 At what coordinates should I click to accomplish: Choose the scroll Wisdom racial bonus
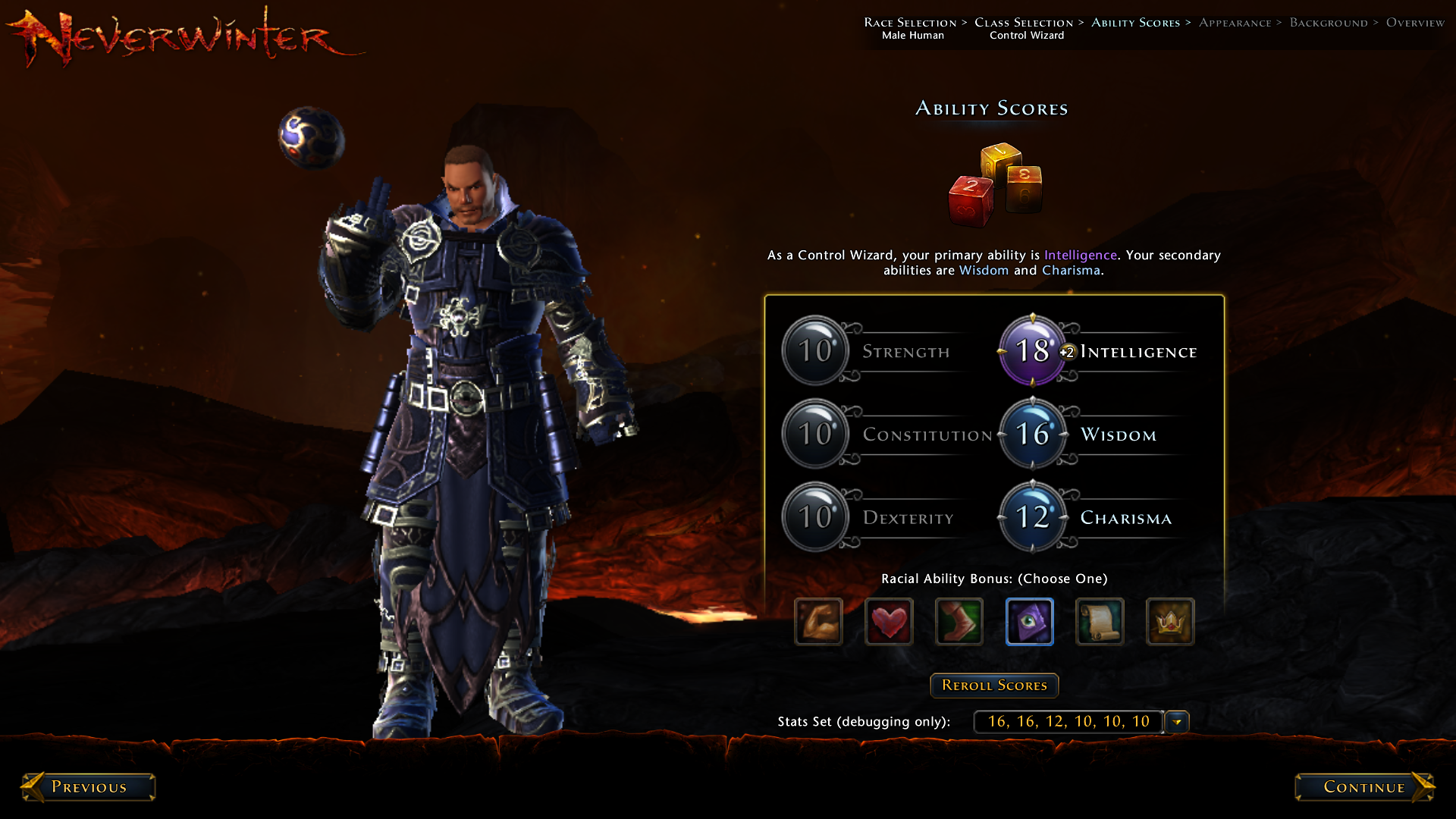click(x=1100, y=622)
